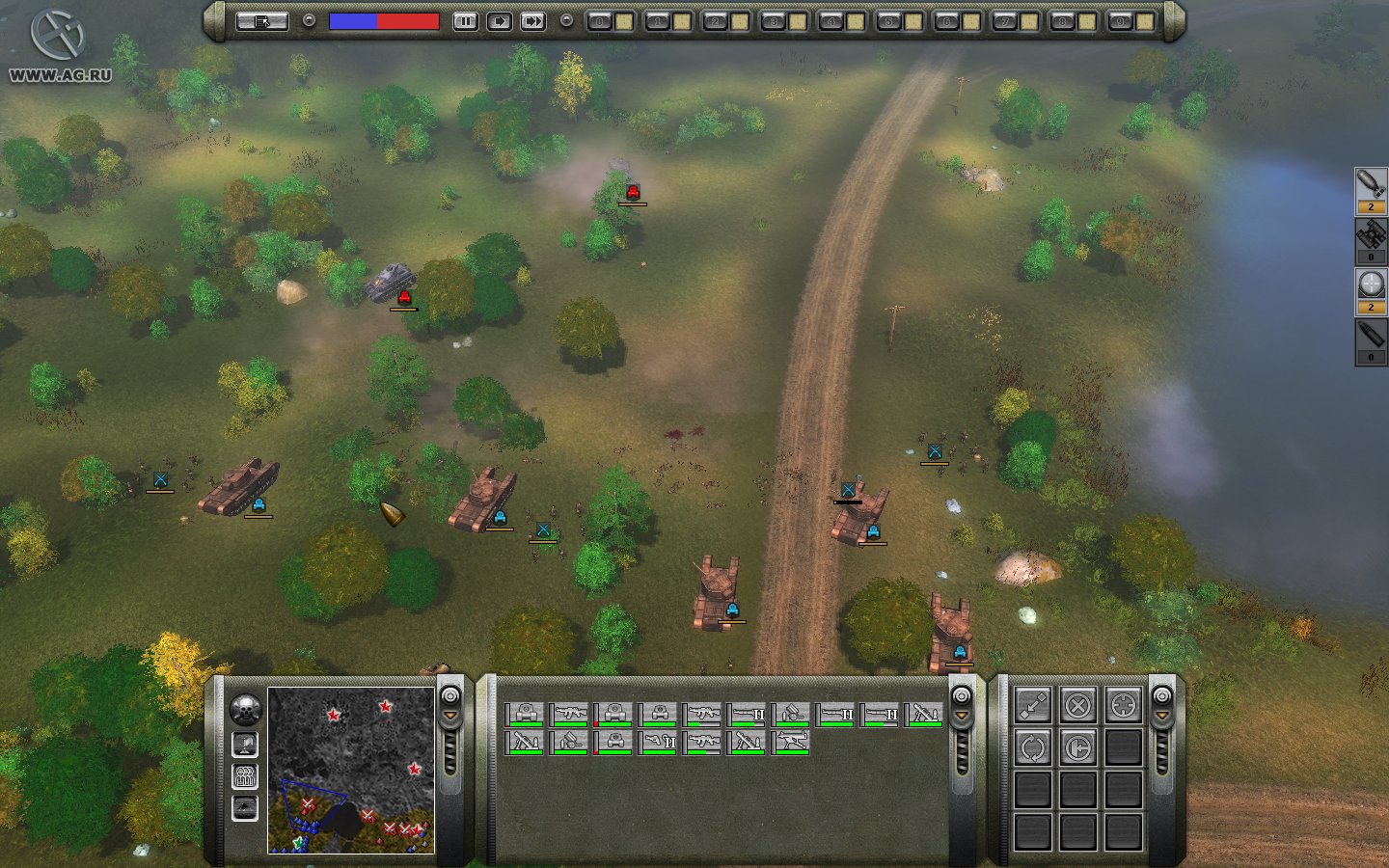Screen dimensions: 1389x868
Task: Click the skull button beside the minimap
Action: click(x=246, y=710)
